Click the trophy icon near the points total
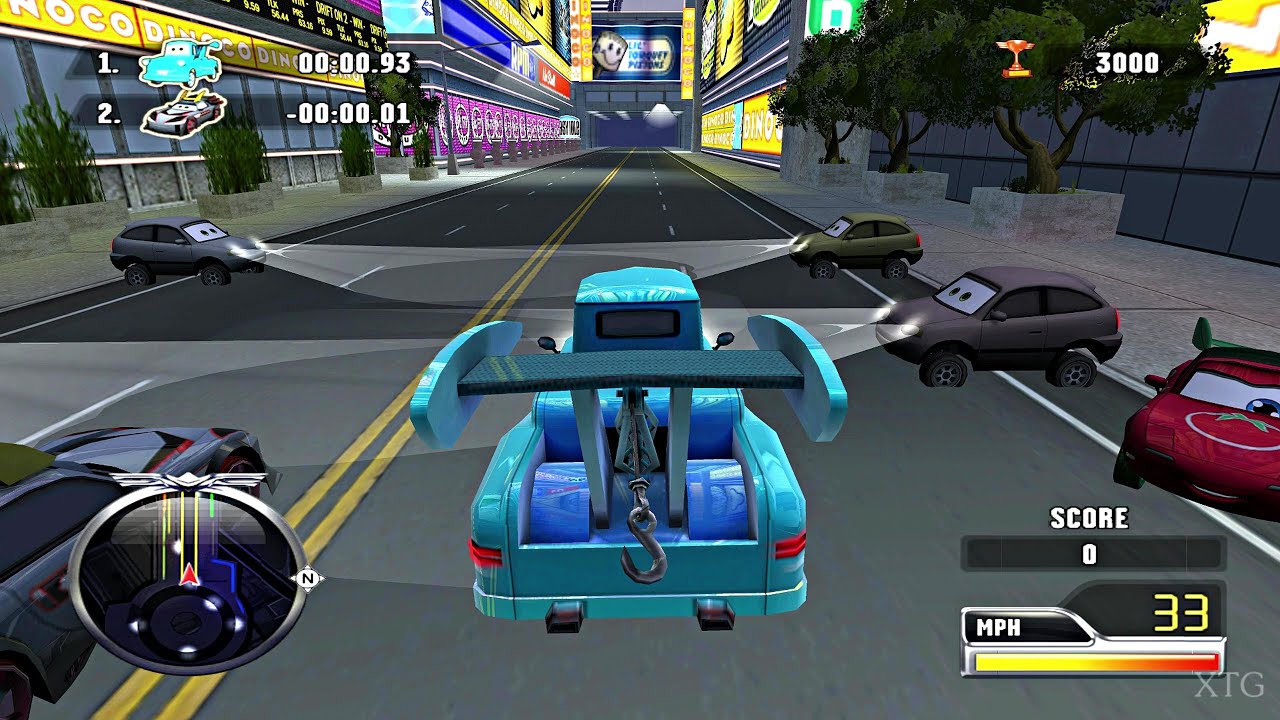 click(x=1016, y=58)
